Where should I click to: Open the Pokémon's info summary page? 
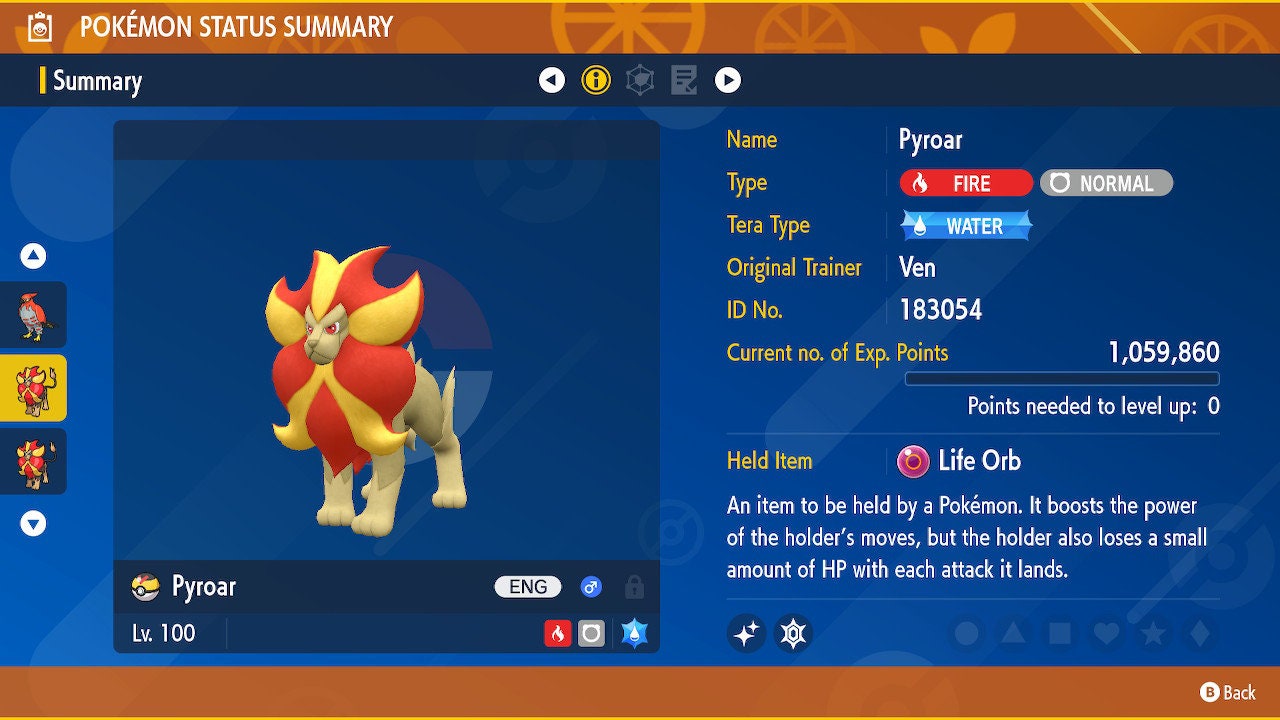(x=597, y=80)
